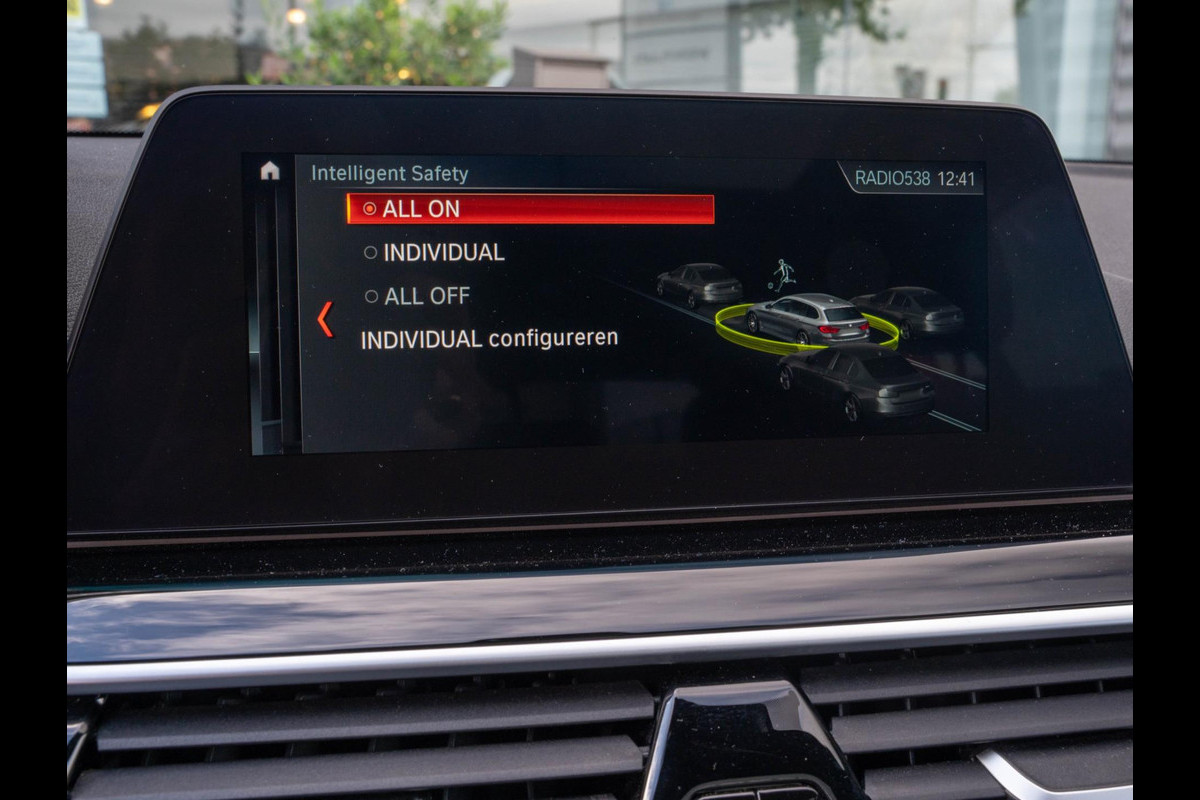Go back with the red arrow

[x=325, y=320]
